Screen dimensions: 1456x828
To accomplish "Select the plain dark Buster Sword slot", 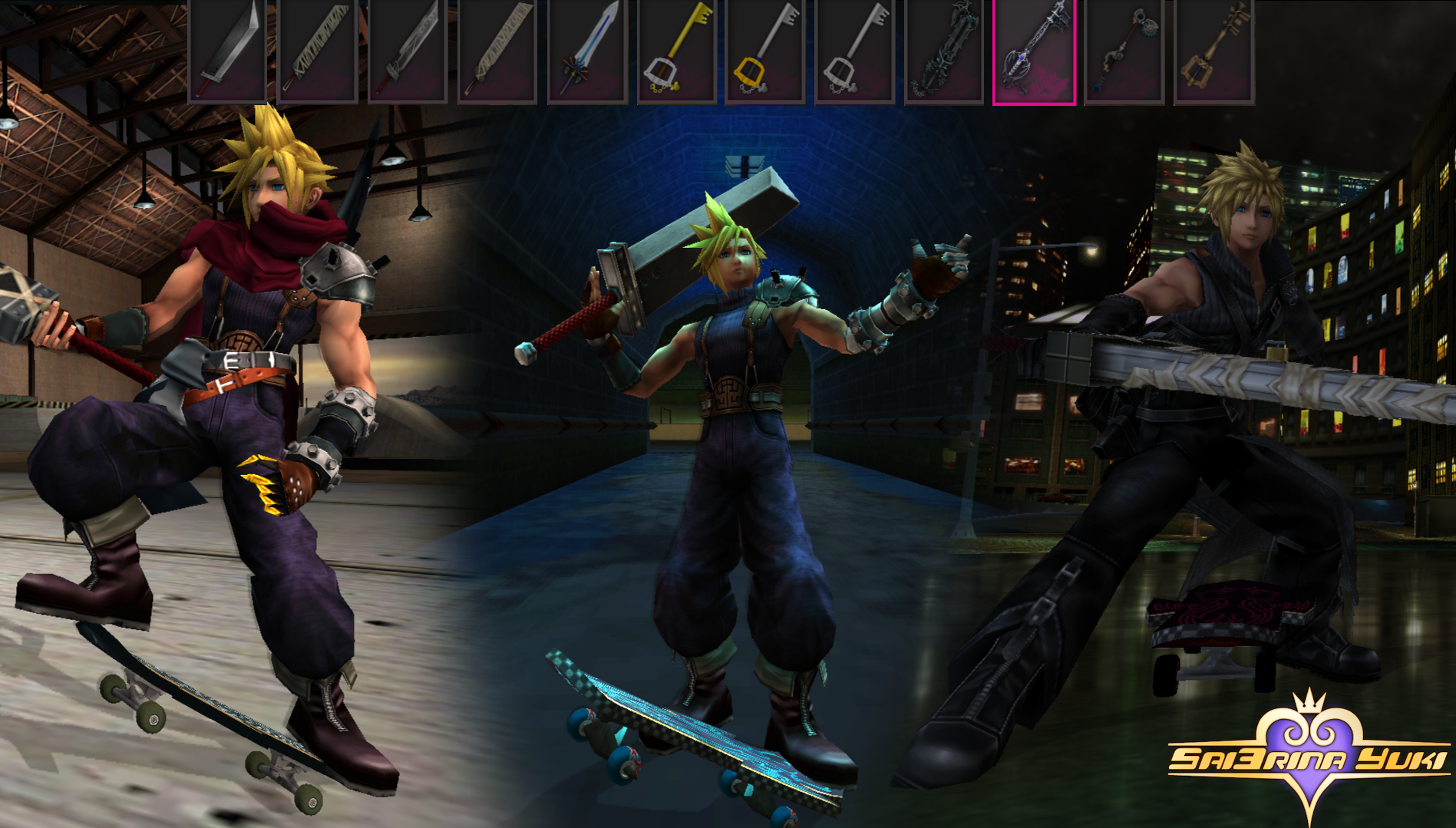I will pos(227,51).
